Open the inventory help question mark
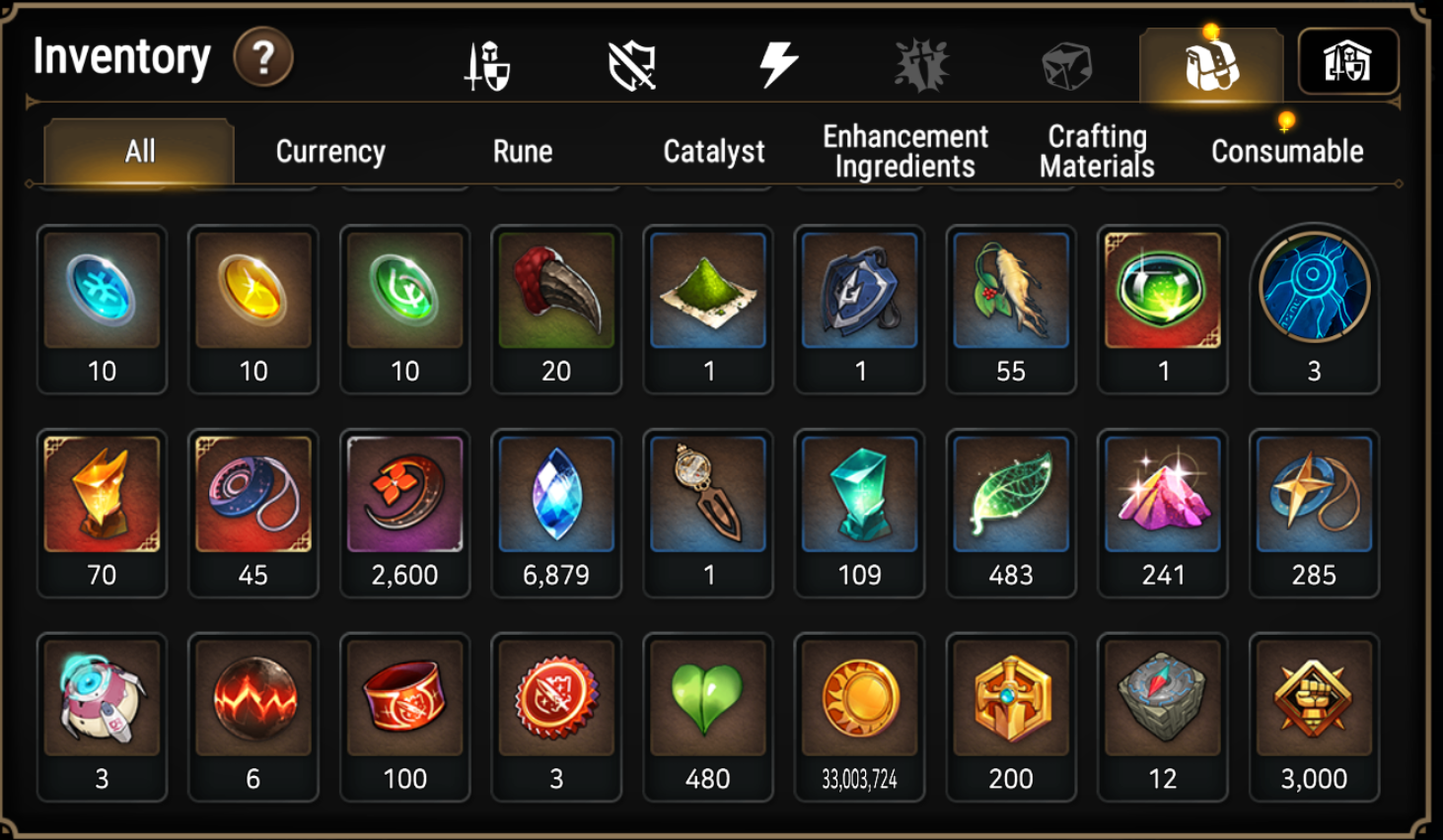 point(262,58)
